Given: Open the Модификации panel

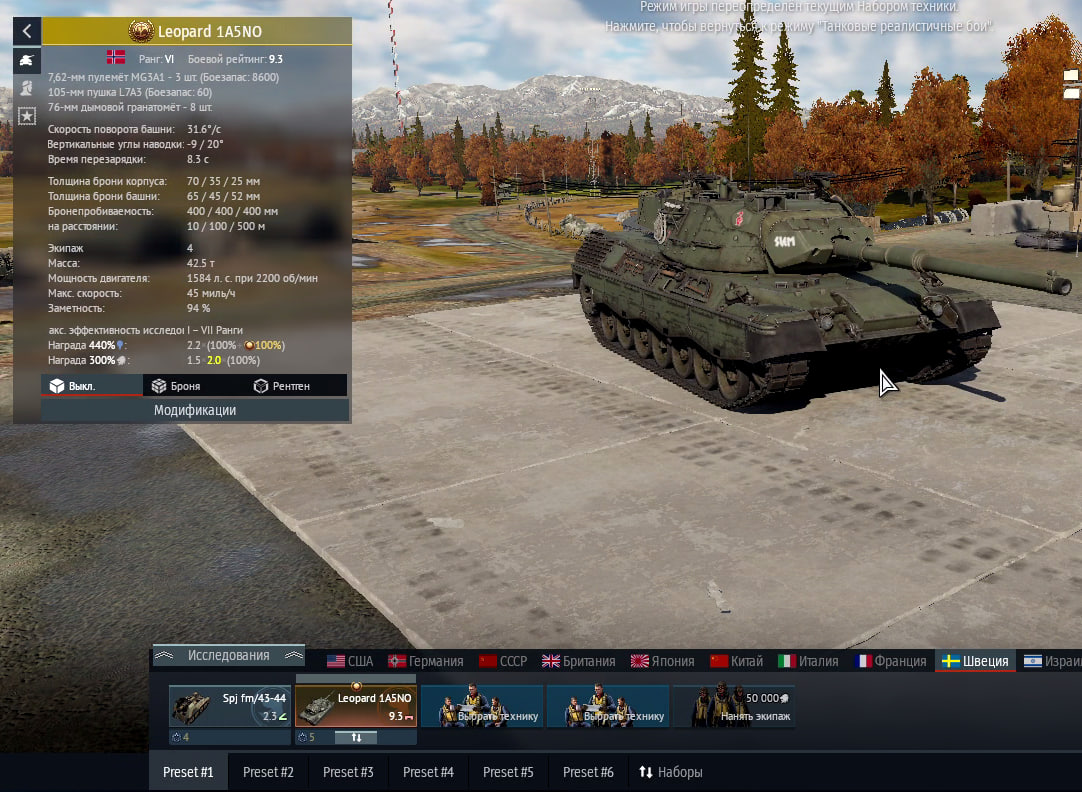Looking at the screenshot, I should pyautogui.click(x=195, y=410).
